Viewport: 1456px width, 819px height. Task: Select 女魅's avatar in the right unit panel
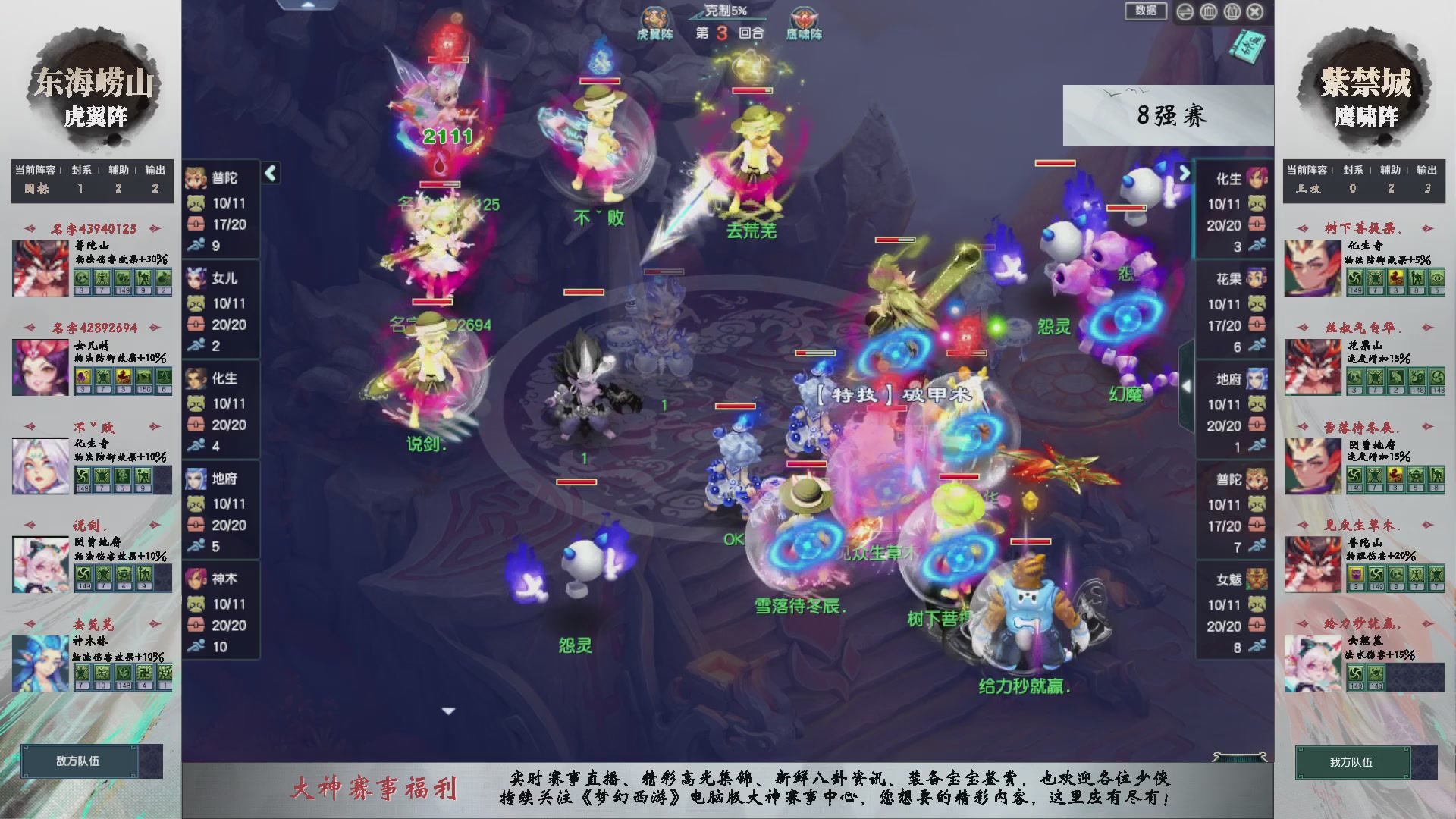coord(1256,578)
